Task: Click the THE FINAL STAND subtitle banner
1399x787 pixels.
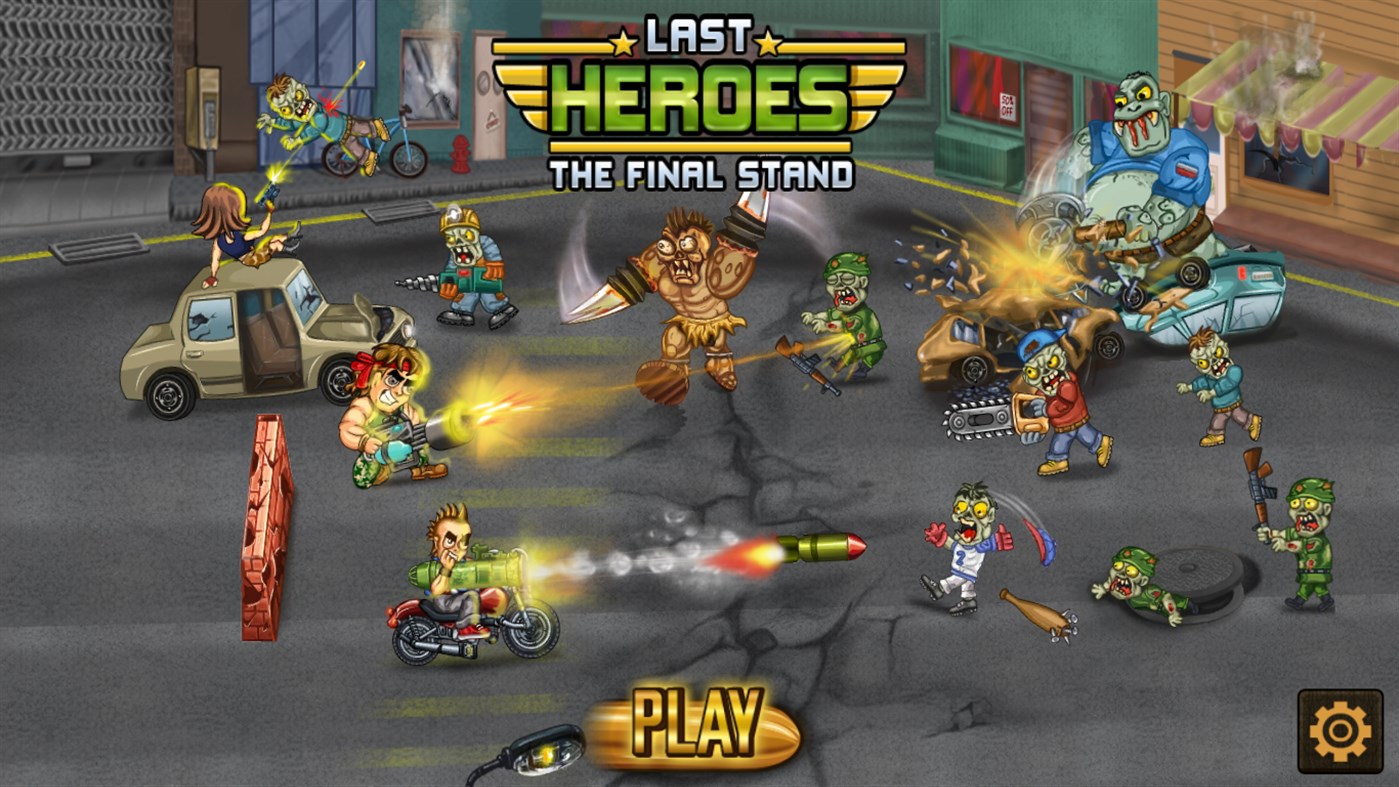Action: point(700,172)
